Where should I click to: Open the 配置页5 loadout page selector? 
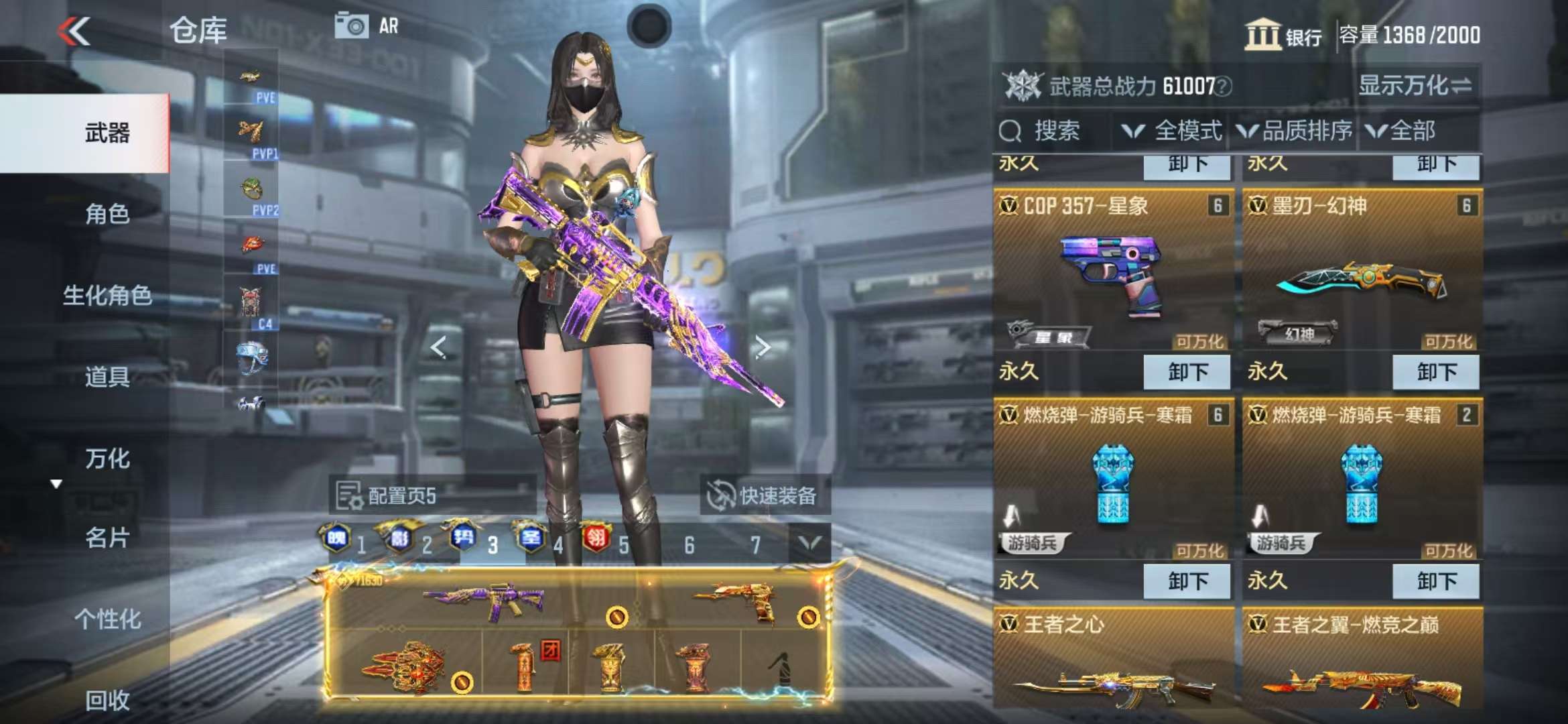coord(402,496)
